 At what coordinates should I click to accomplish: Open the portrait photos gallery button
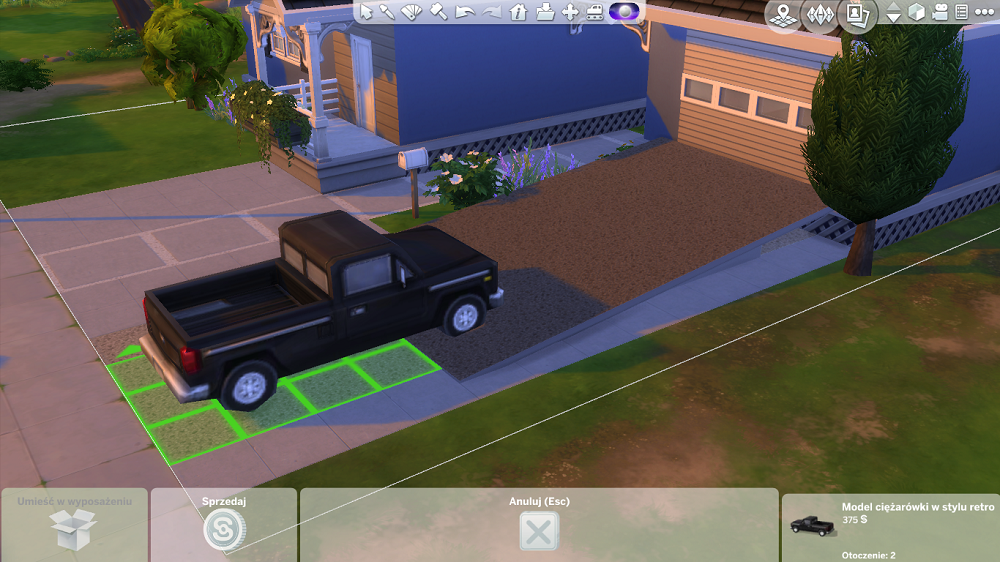[x=857, y=14]
